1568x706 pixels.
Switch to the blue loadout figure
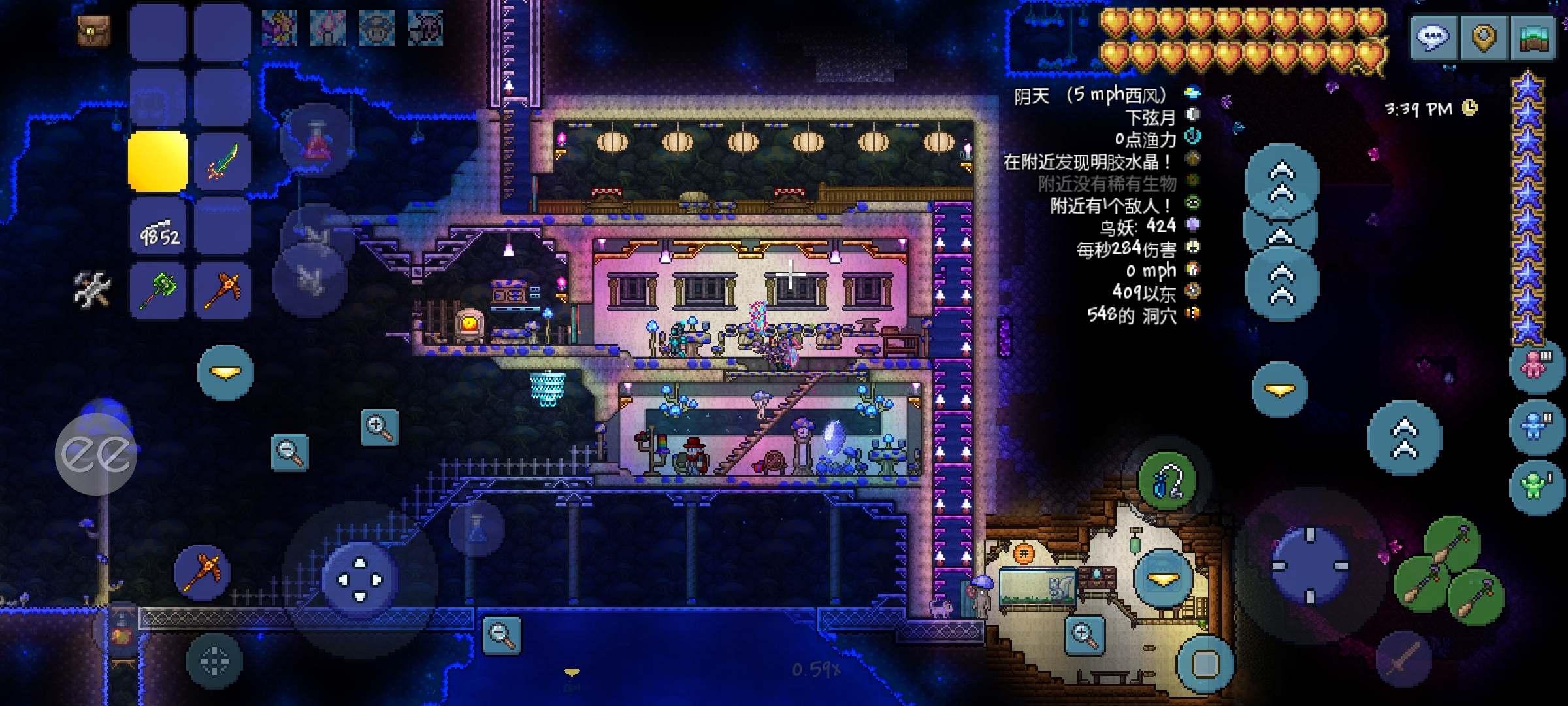tap(1535, 427)
